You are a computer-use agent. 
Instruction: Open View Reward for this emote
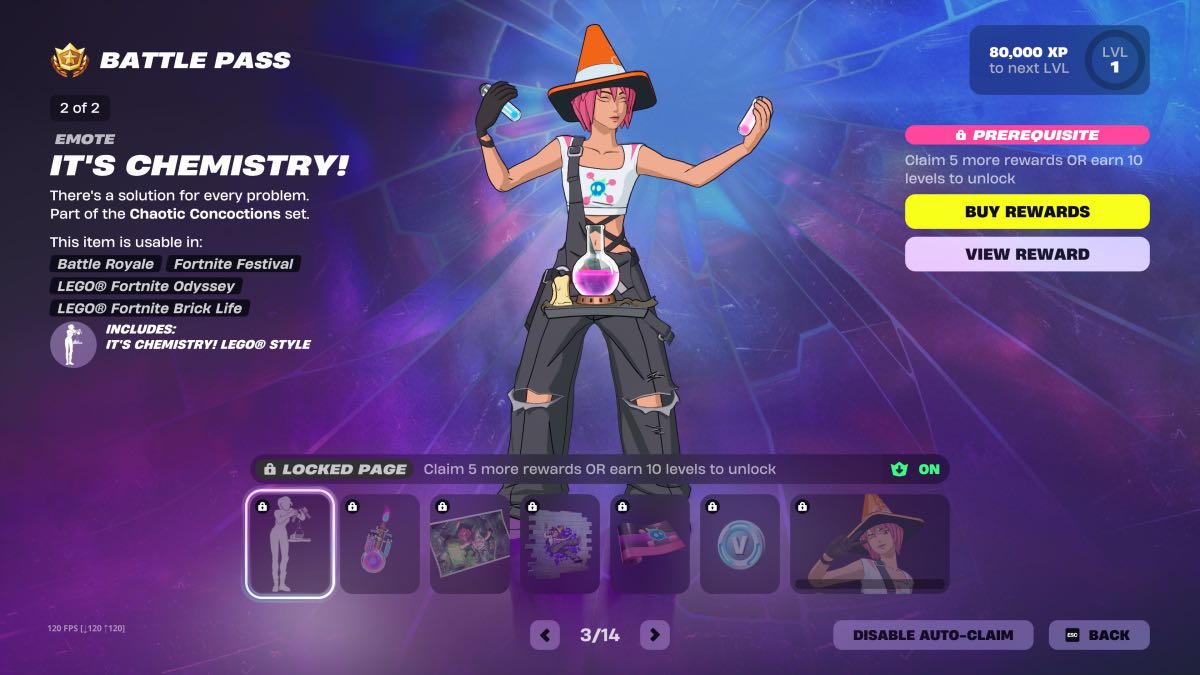(x=1027, y=254)
